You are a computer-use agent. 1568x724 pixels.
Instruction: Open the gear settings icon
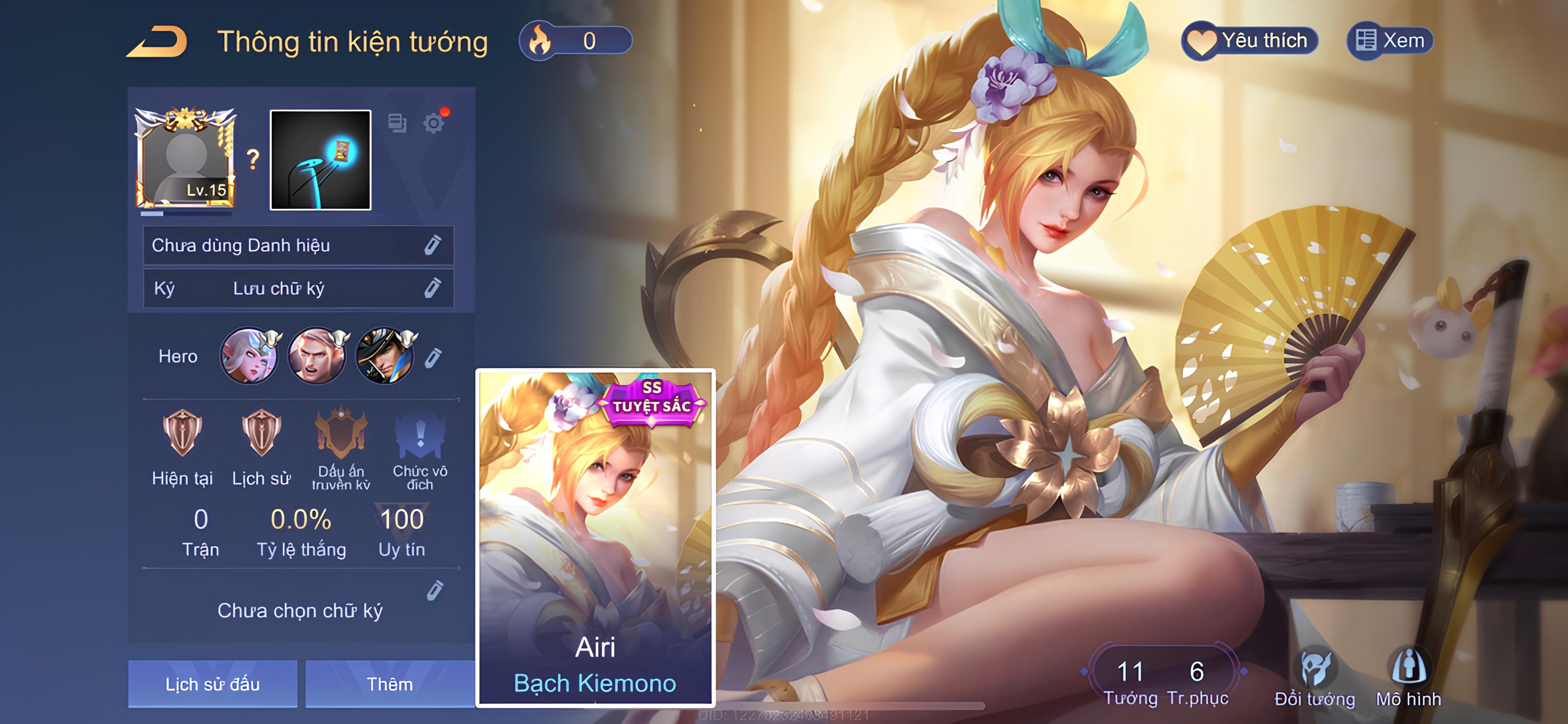coord(434,123)
